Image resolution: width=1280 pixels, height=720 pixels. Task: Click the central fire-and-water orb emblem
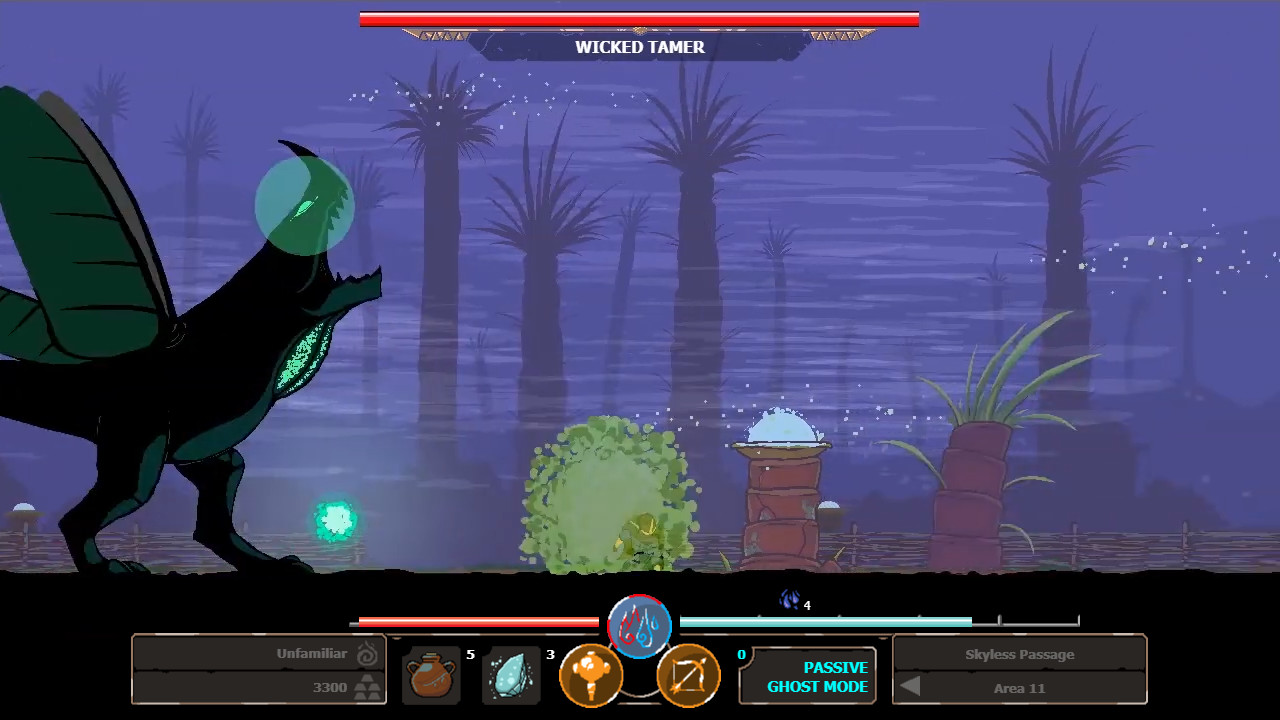coord(639,627)
